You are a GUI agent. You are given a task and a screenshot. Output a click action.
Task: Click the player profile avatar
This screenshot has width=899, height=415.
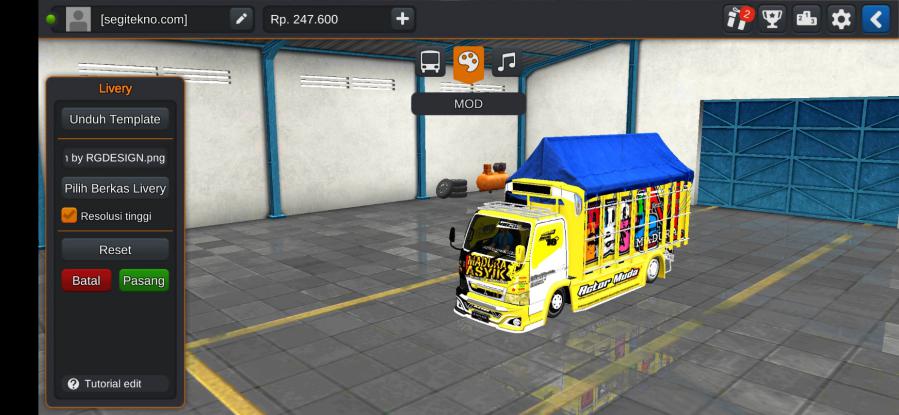click(78, 18)
